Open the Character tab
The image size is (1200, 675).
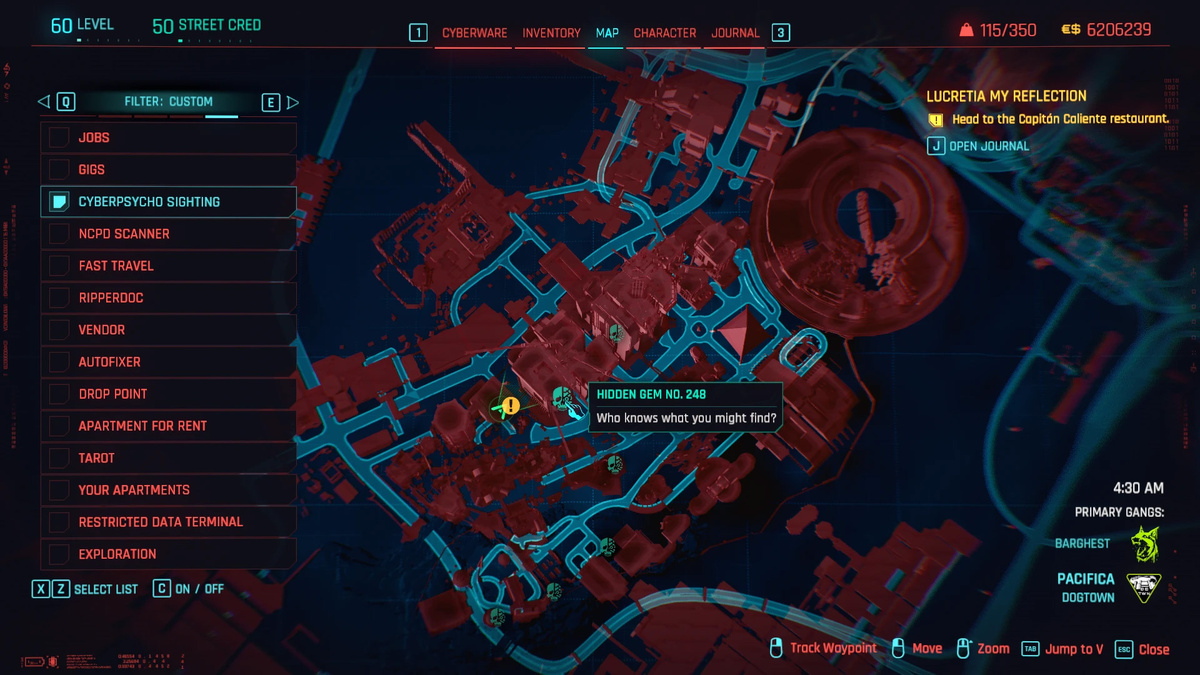click(x=664, y=33)
